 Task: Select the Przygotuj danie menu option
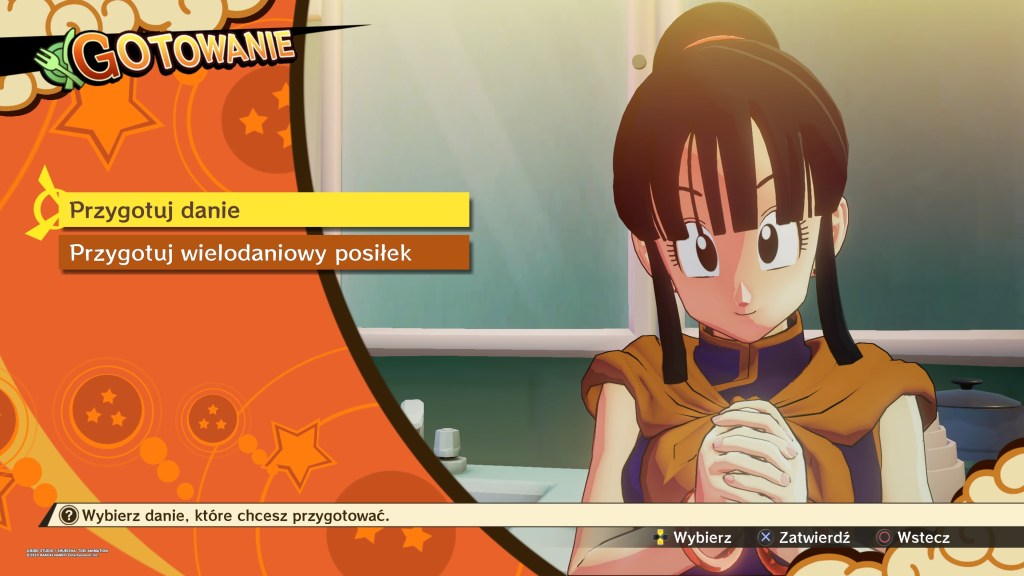pyautogui.click(x=265, y=211)
